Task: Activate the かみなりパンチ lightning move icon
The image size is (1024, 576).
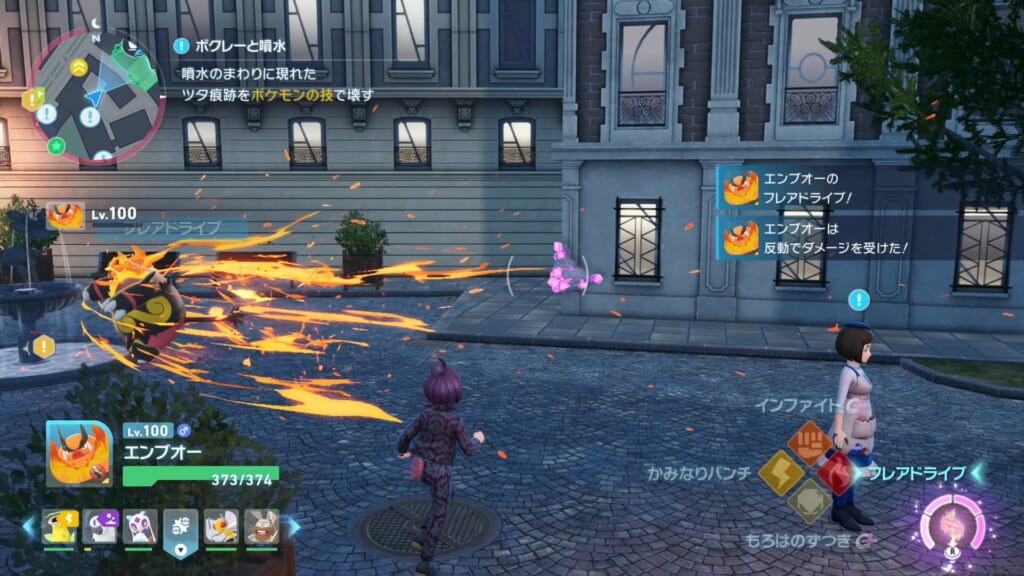Action: pos(780,472)
